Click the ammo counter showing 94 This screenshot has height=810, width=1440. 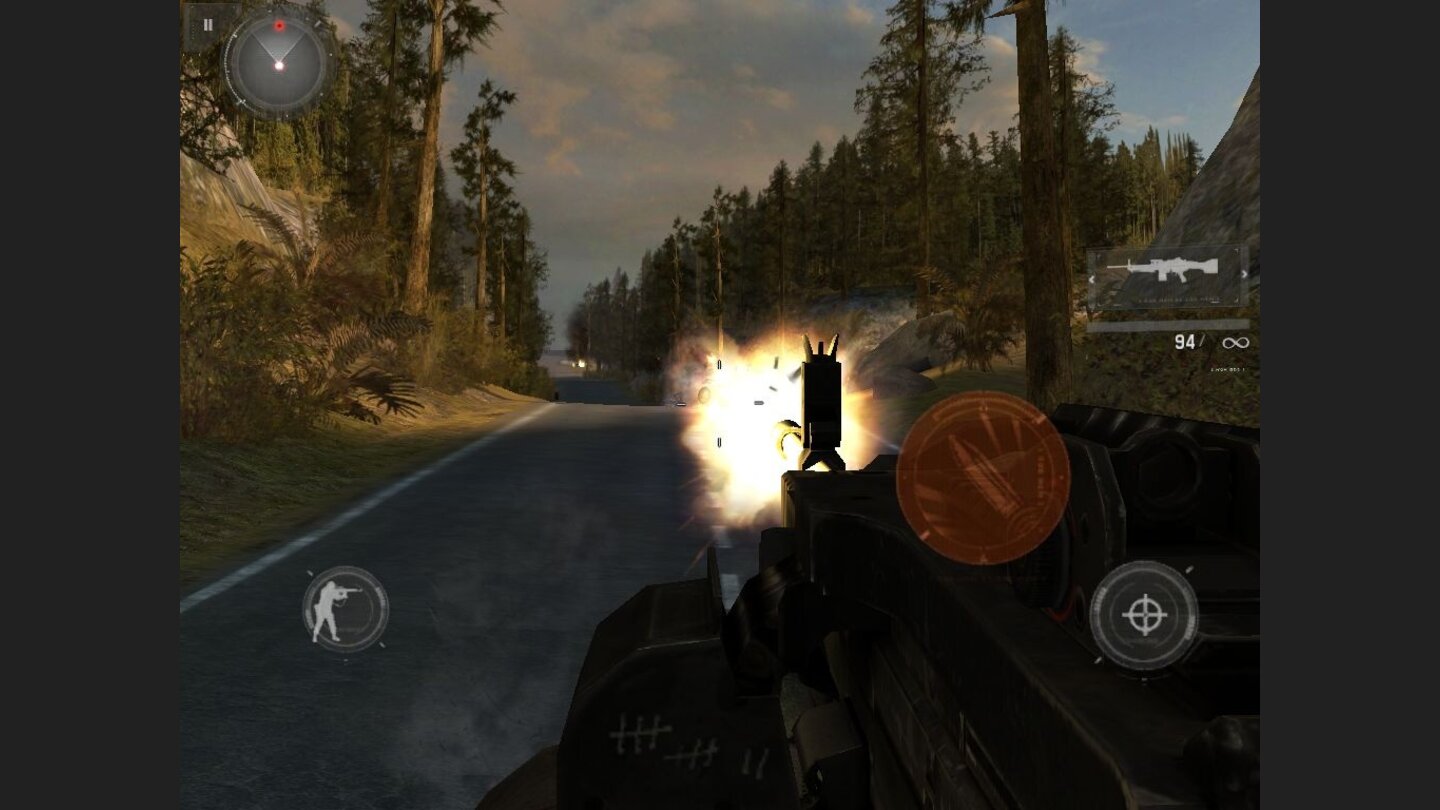pyautogui.click(x=1186, y=341)
